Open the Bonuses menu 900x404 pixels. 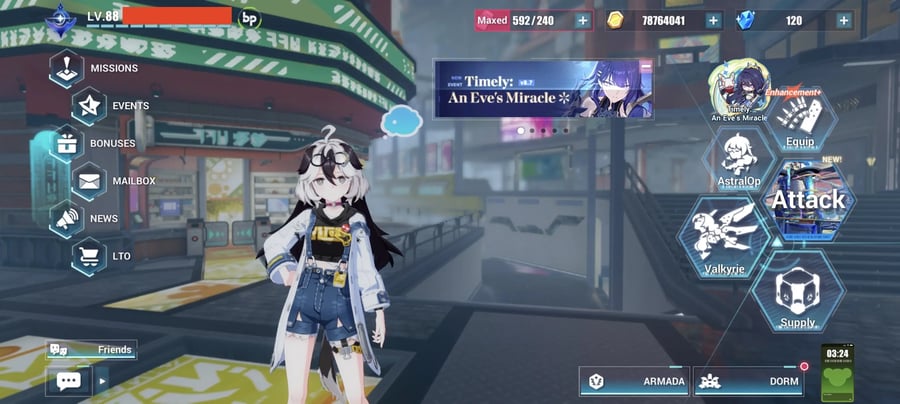(x=95, y=143)
